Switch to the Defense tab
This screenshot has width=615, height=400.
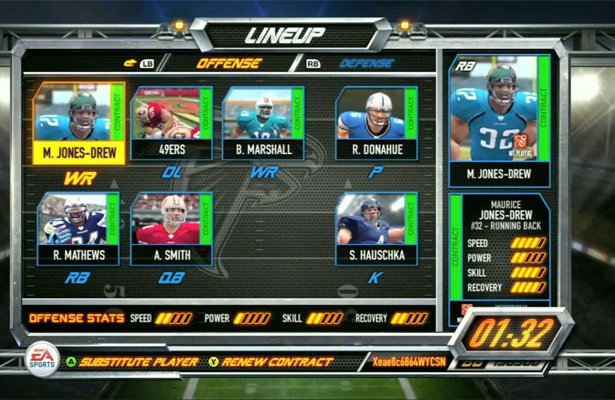(365, 63)
